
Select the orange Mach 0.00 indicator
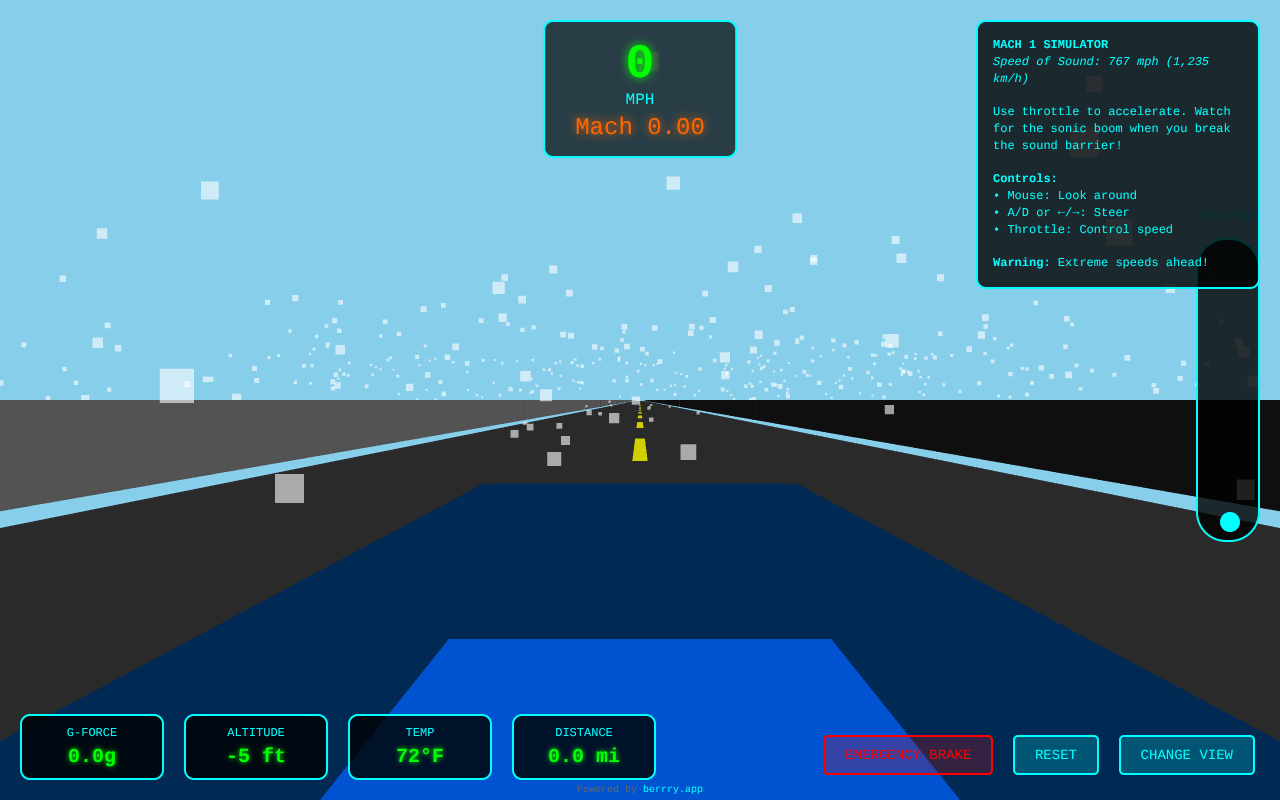(640, 126)
